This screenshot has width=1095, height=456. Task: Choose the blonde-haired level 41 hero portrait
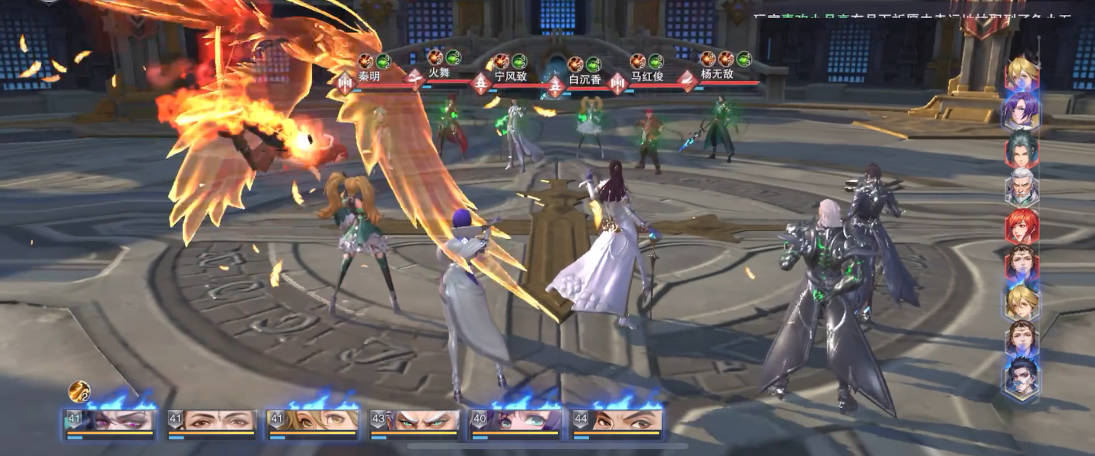[x=314, y=422]
